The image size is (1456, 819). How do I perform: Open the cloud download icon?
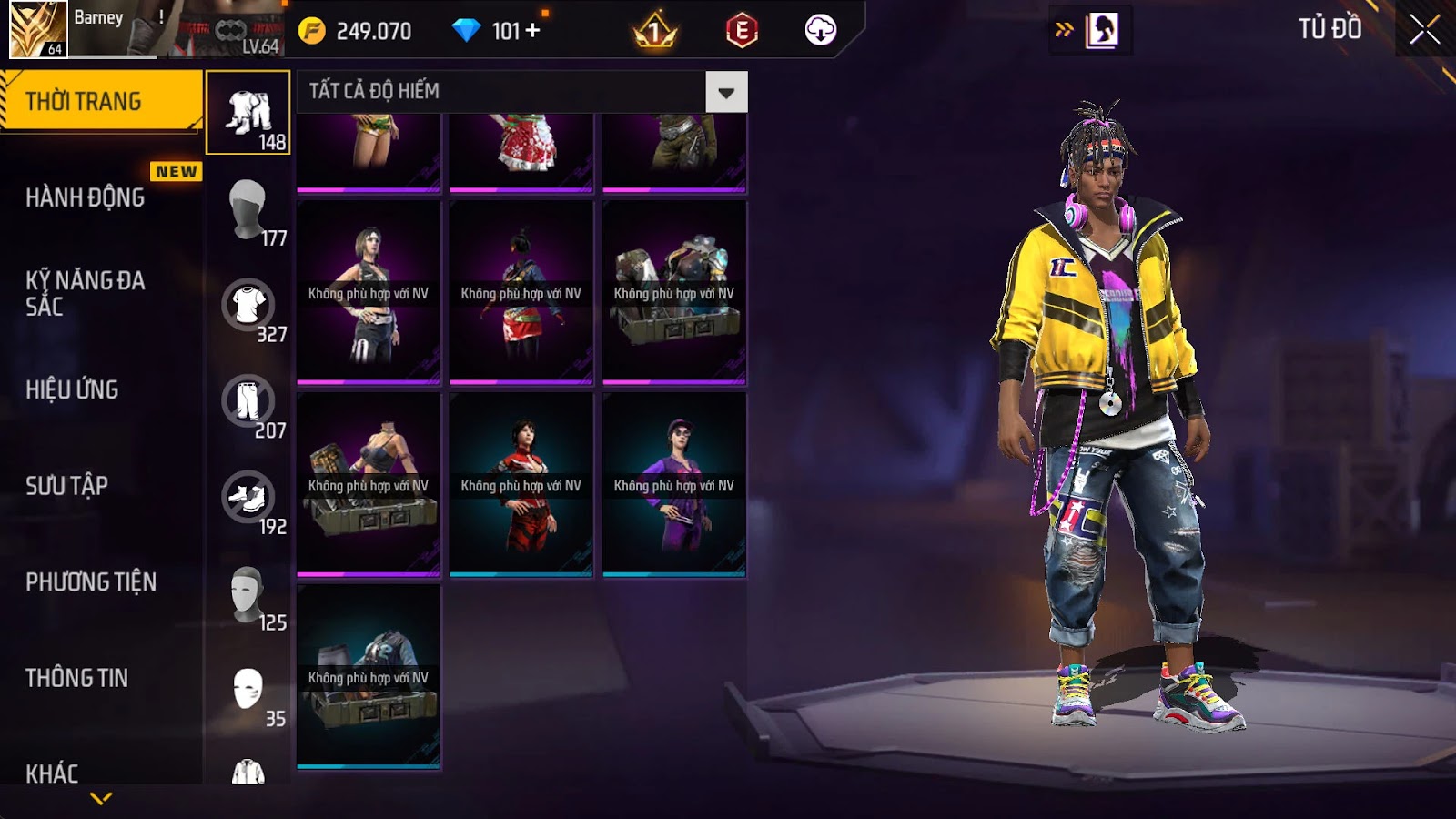coord(820,31)
